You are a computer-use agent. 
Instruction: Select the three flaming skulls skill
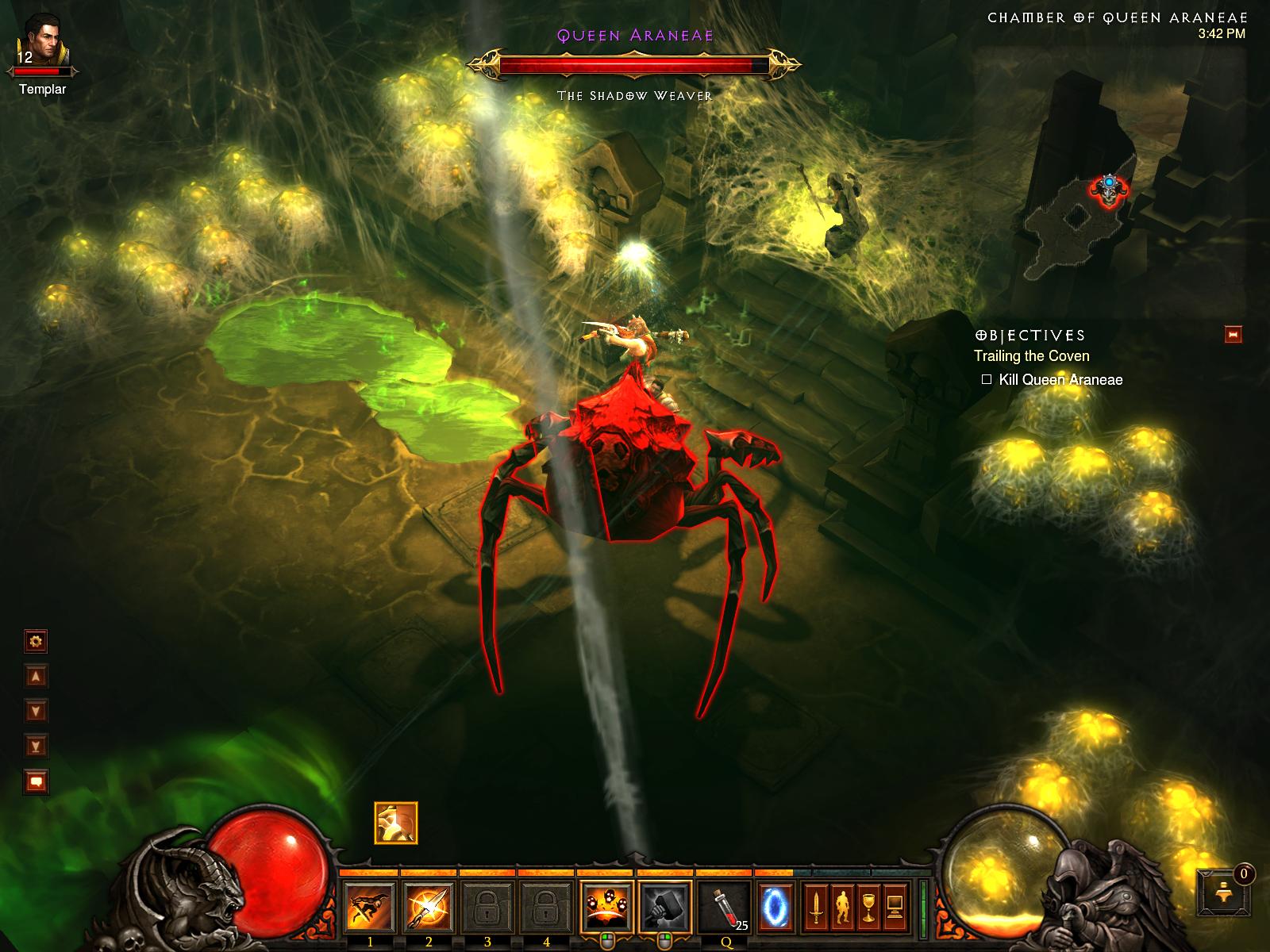point(607,906)
